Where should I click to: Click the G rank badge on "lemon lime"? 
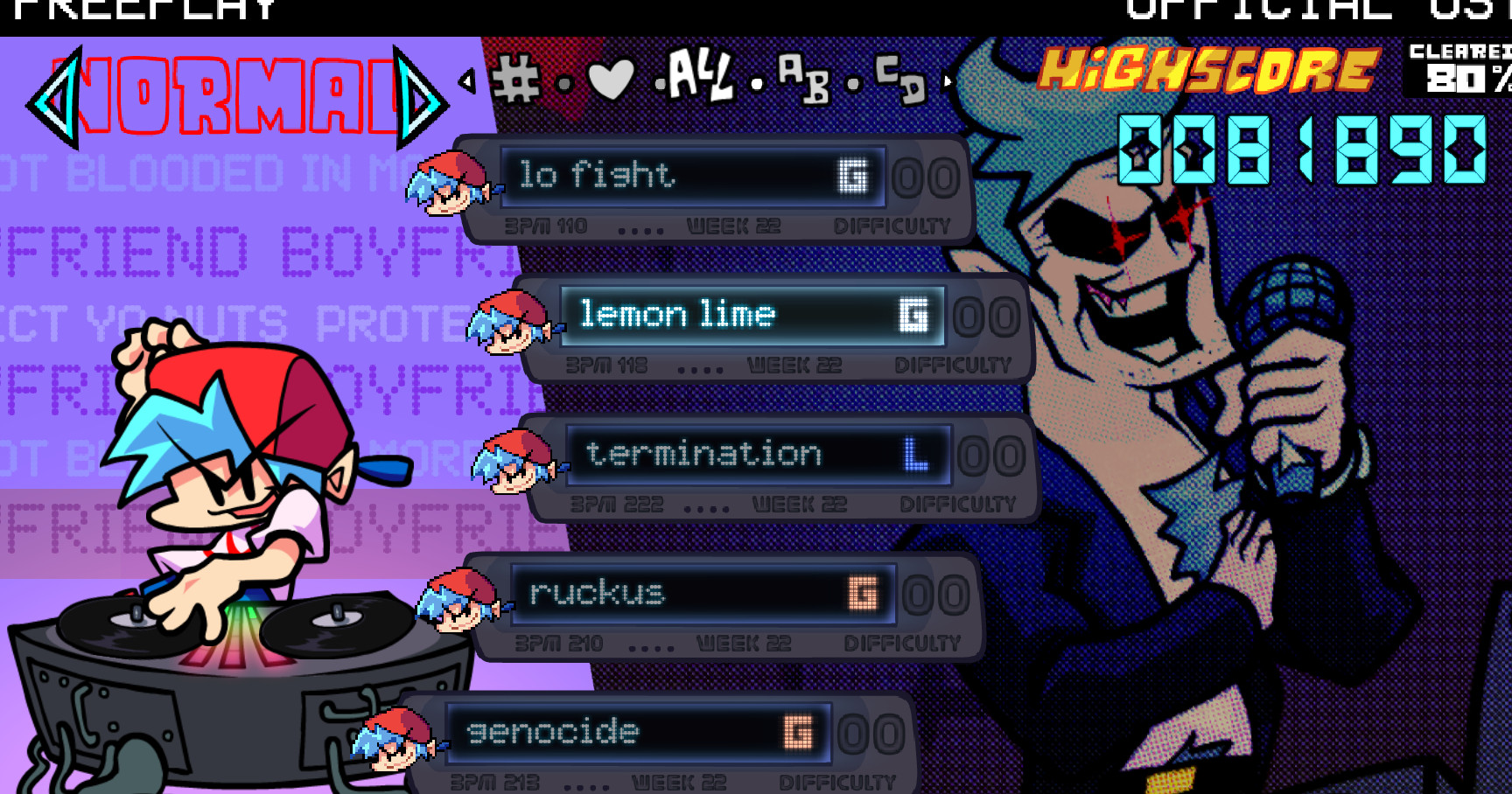point(913,313)
